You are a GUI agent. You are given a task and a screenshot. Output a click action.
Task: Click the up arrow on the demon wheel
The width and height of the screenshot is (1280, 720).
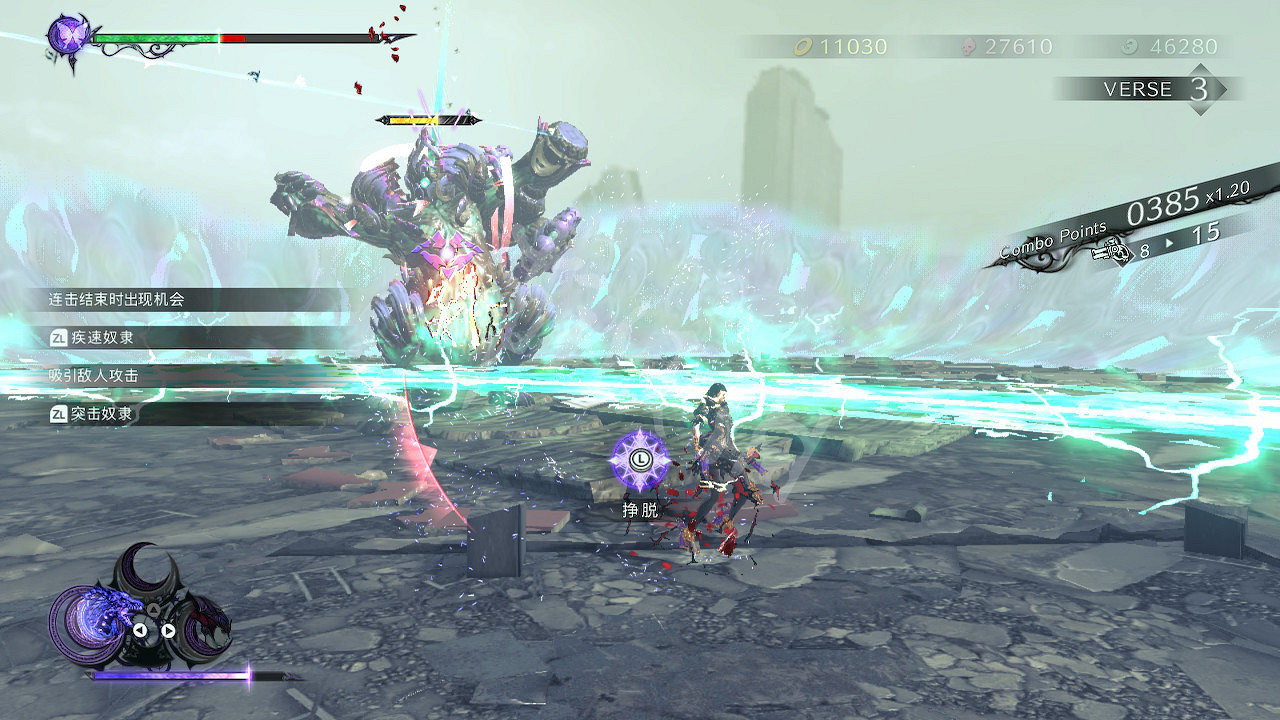[x=154, y=609]
